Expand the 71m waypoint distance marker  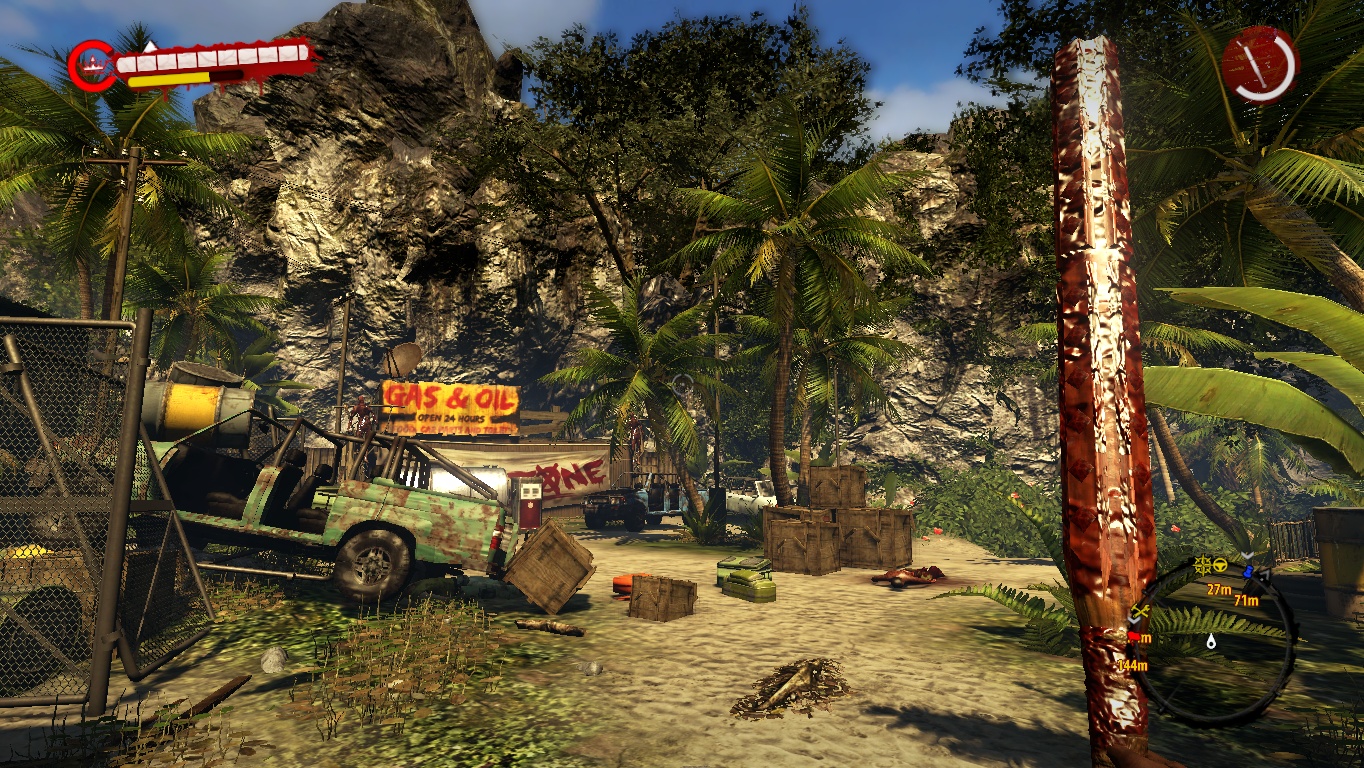click(1245, 601)
